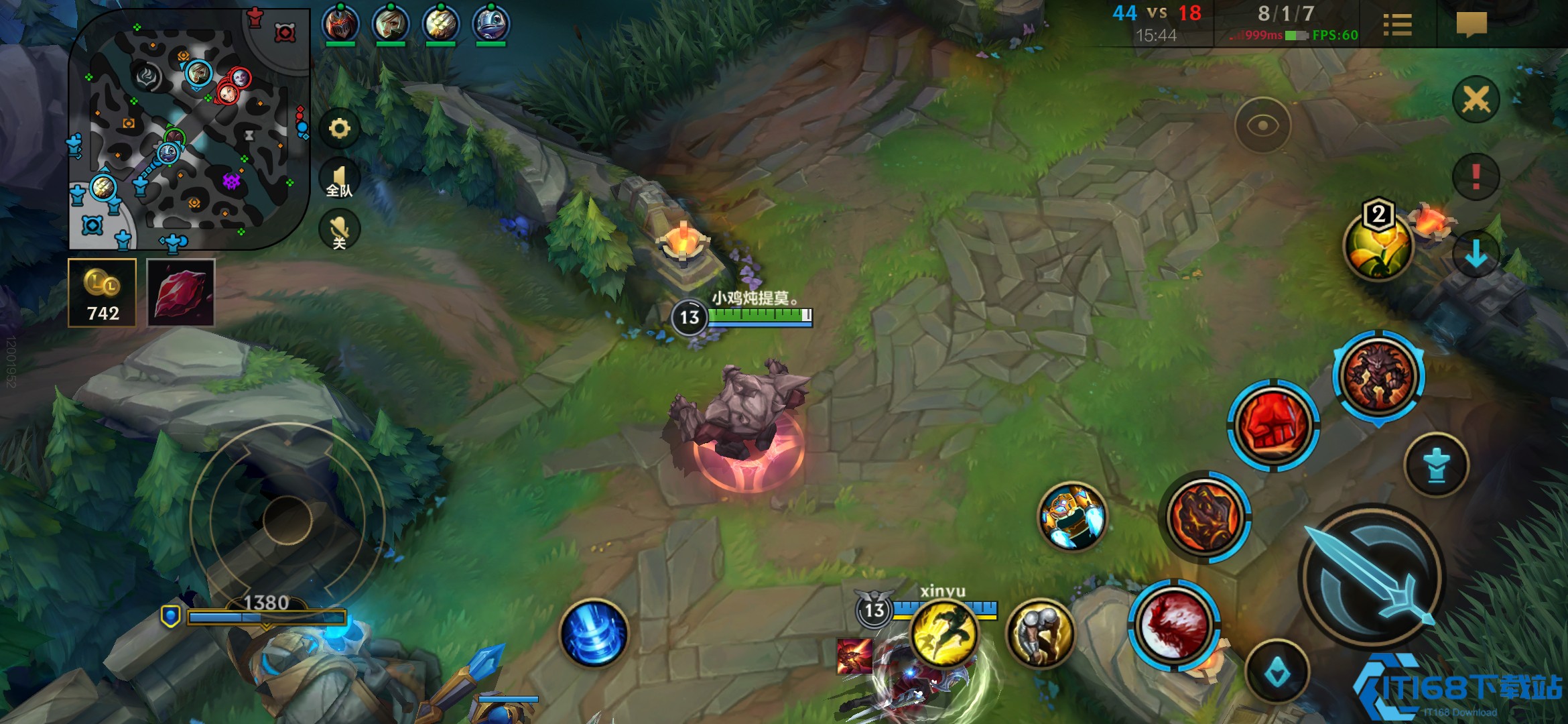The height and width of the screenshot is (724, 1568).
Task: Use the red ground slam ability
Action: point(1174,625)
